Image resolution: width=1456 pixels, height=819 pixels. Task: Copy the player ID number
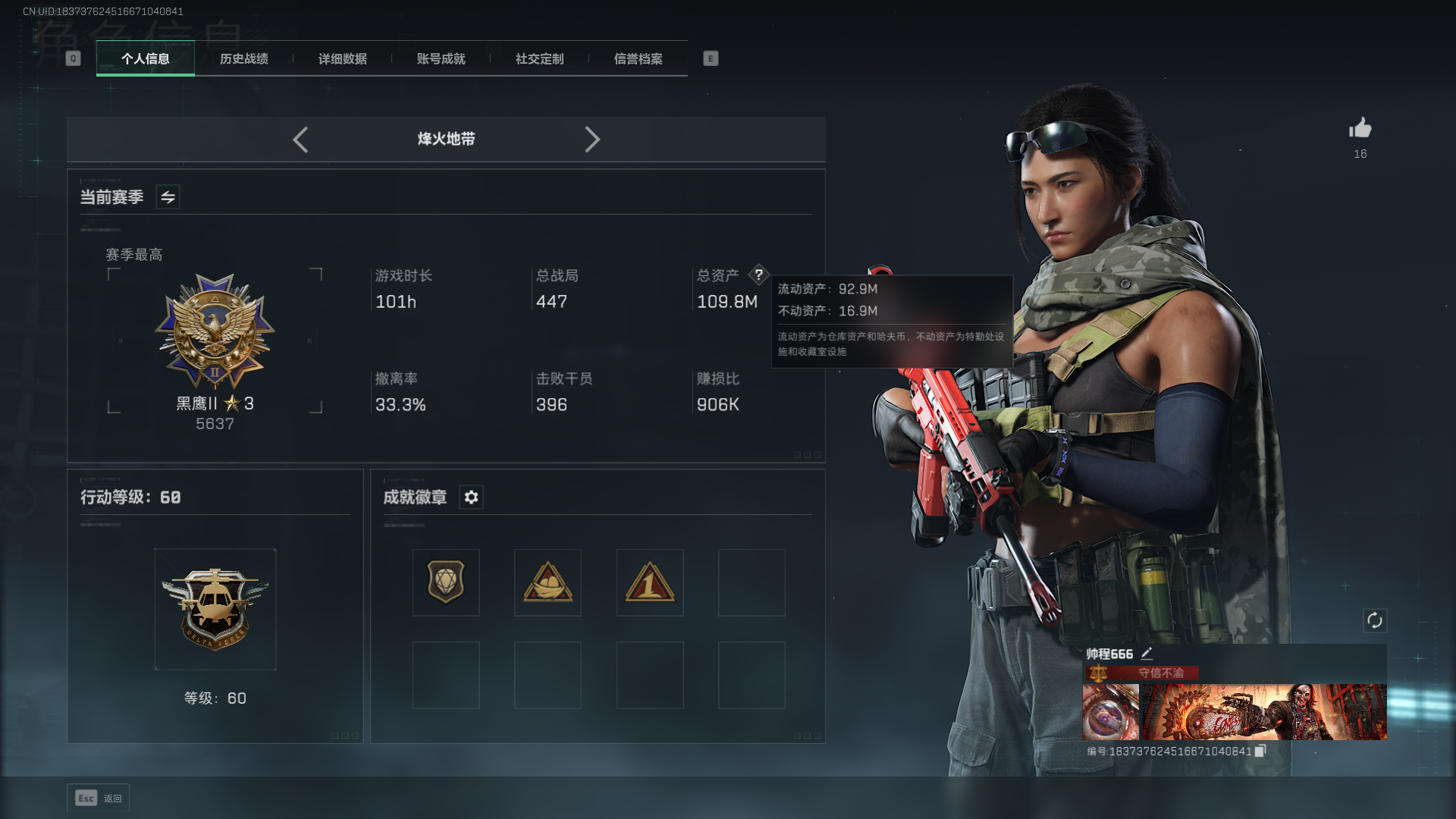[1260, 751]
